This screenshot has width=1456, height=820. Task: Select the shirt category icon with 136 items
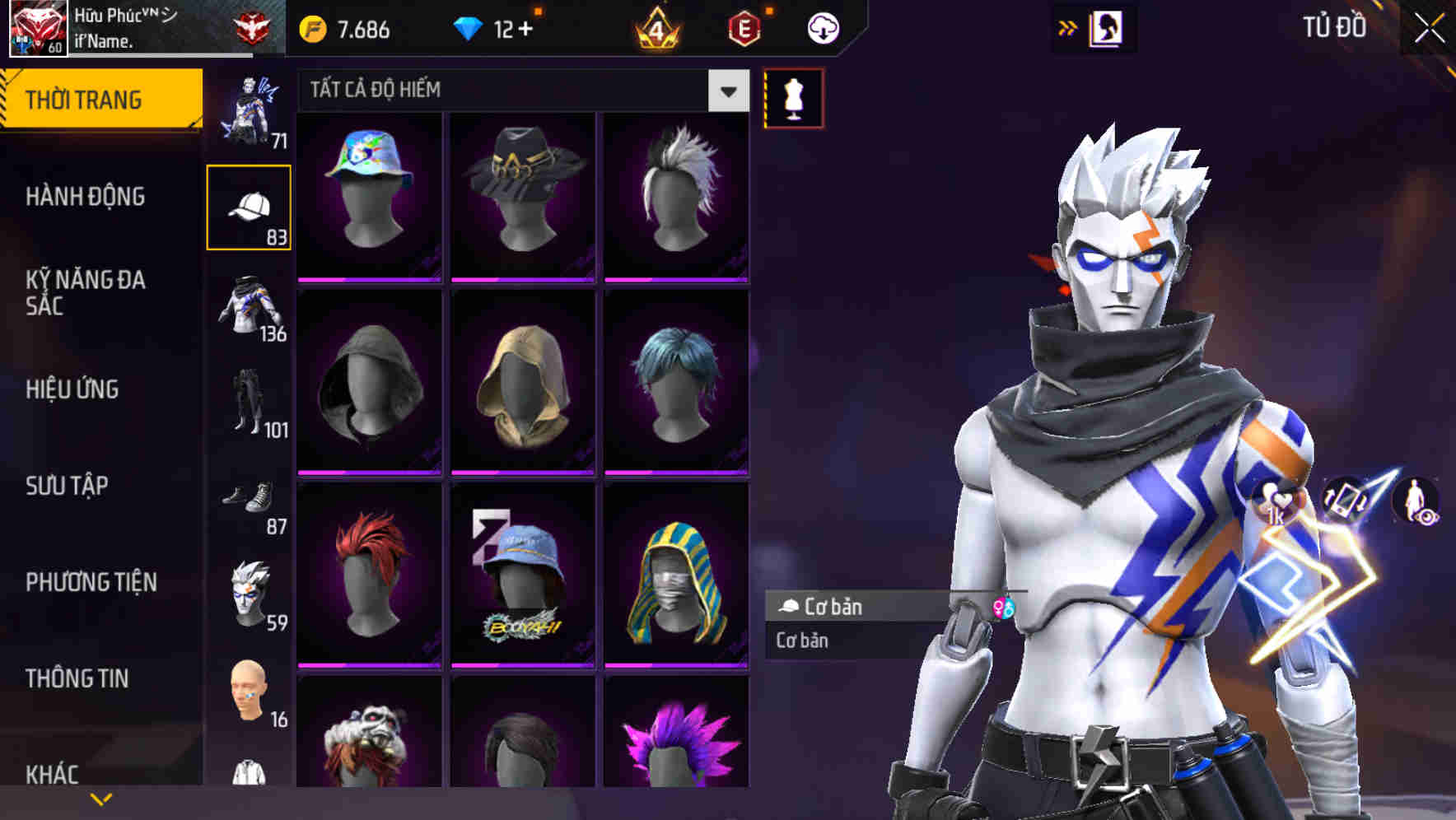click(x=250, y=305)
